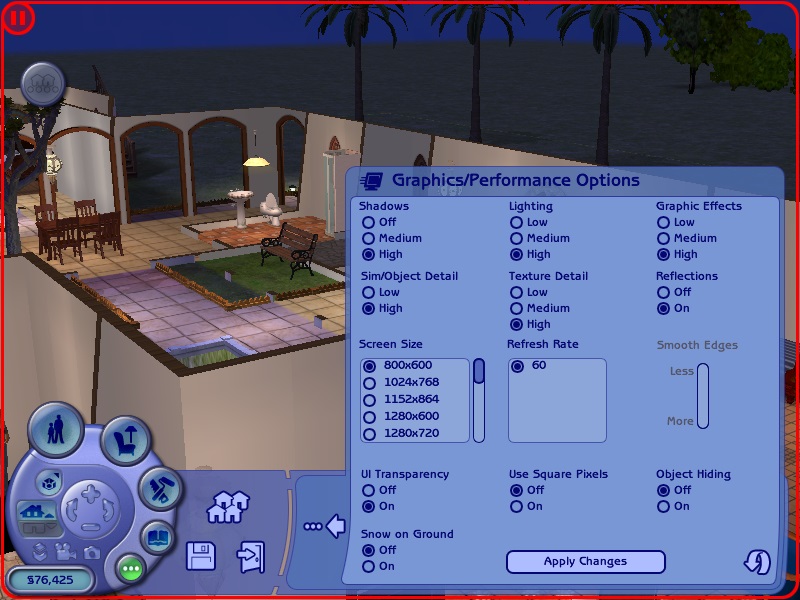Set Shadows to Off

tap(369, 223)
